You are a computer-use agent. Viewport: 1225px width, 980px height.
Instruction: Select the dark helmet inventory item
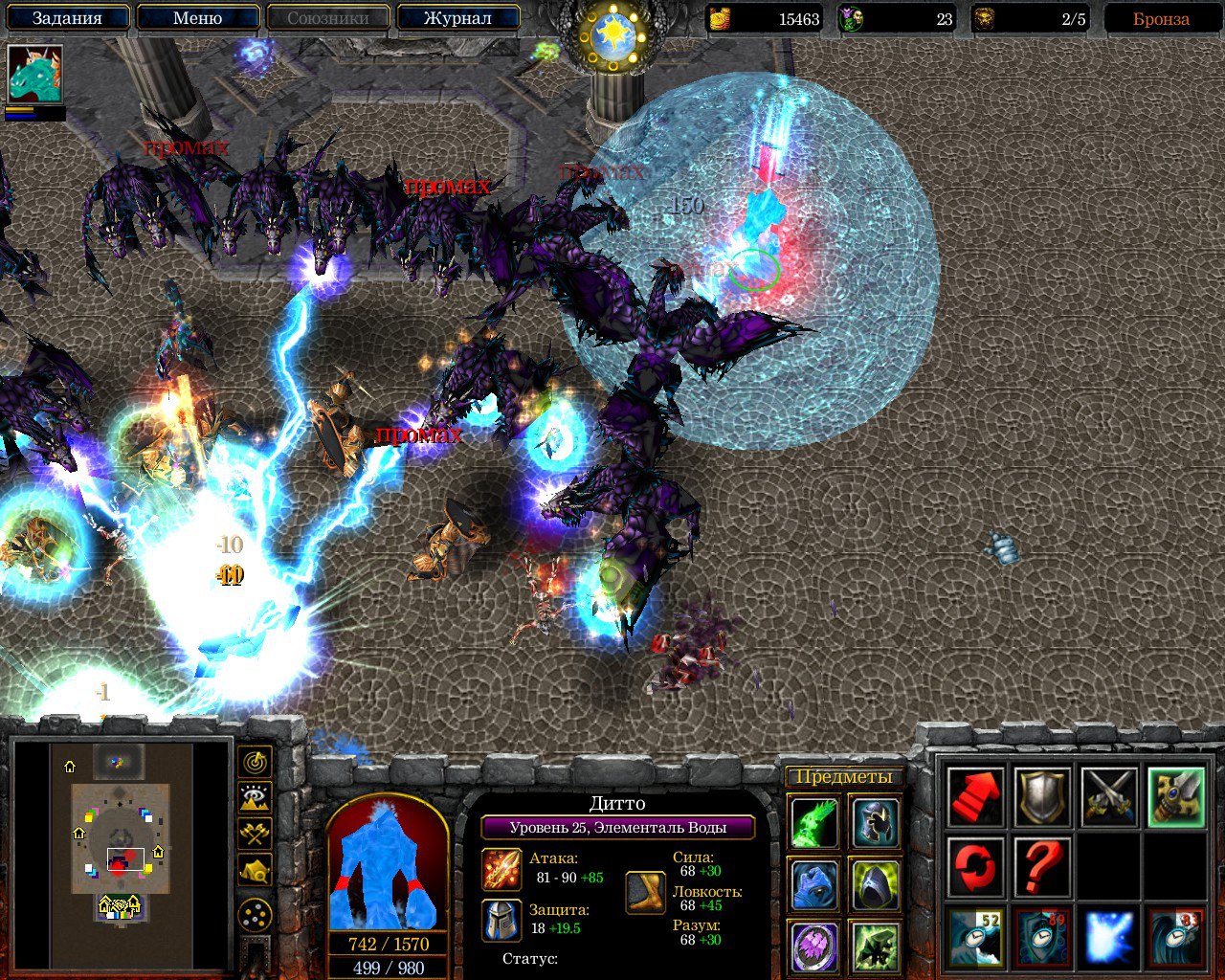pos(875,822)
